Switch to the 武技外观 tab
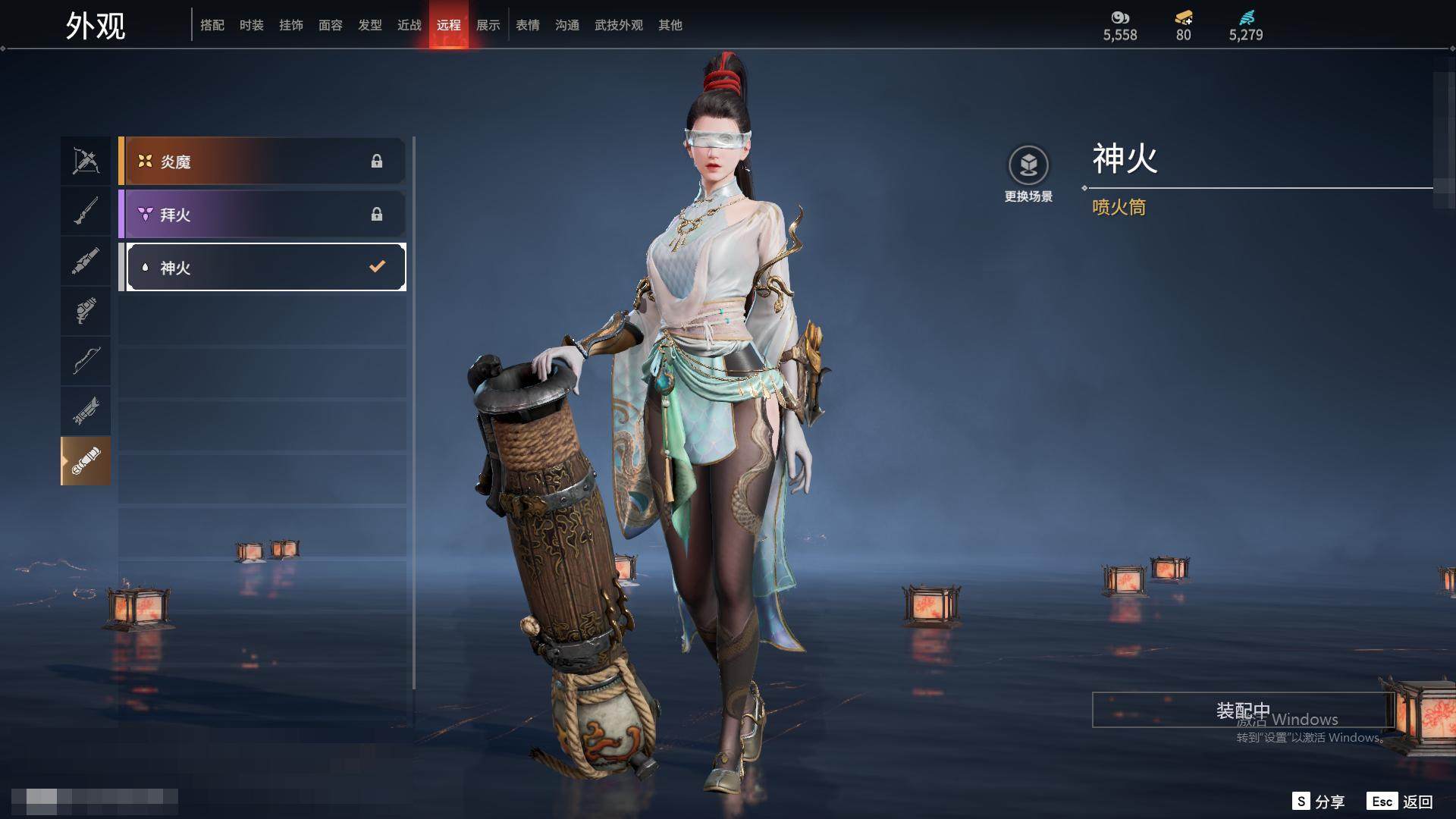Viewport: 1456px width, 819px height. coord(619,25)
